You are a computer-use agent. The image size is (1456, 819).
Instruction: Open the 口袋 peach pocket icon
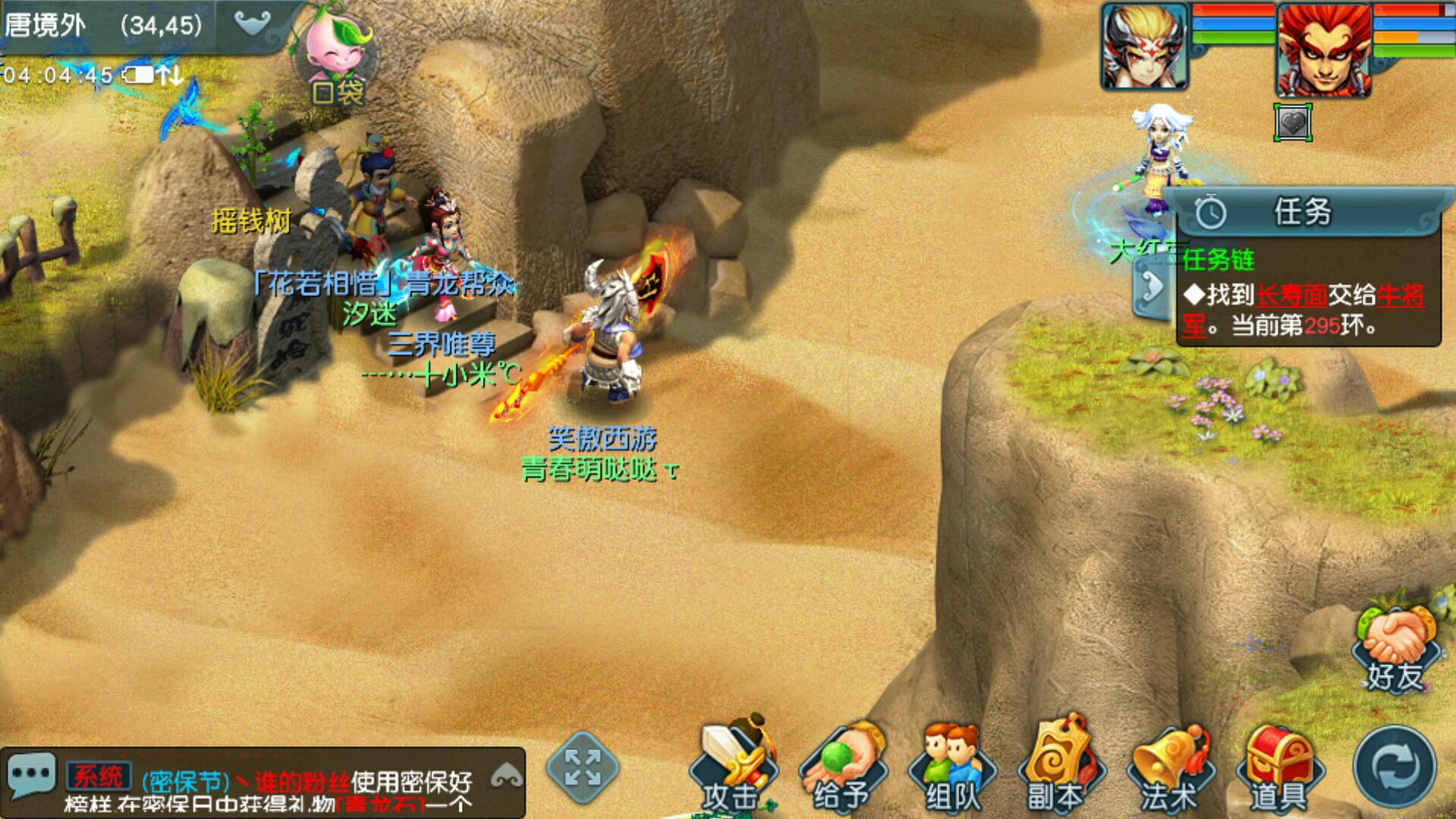338,61
